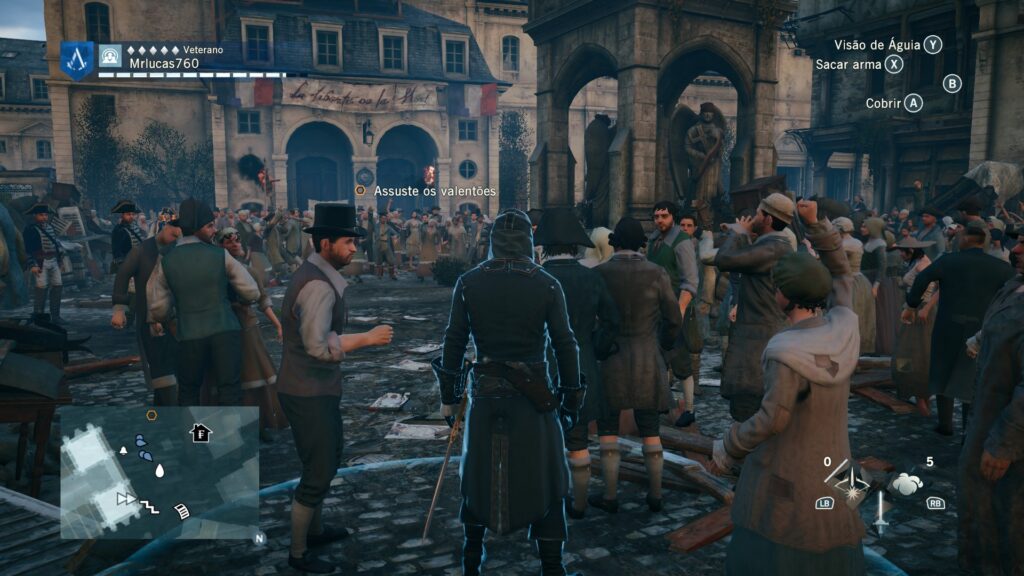This screenshot has height=576, width=1024.
Task: Select the zigzag stairs marker on minimap
Action: [149, 506]
